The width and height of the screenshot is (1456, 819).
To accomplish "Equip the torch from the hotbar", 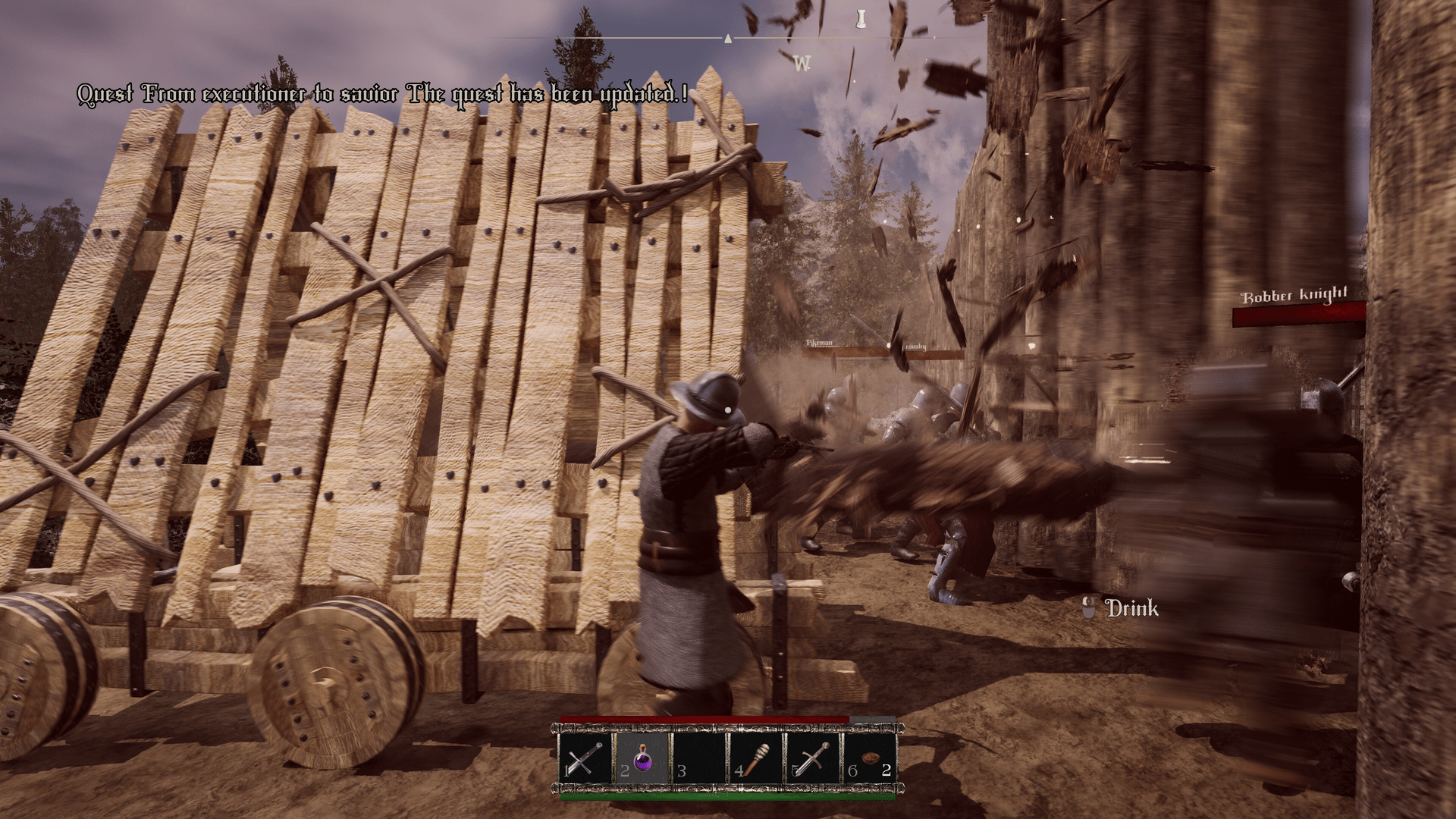I will pos(755,758).
